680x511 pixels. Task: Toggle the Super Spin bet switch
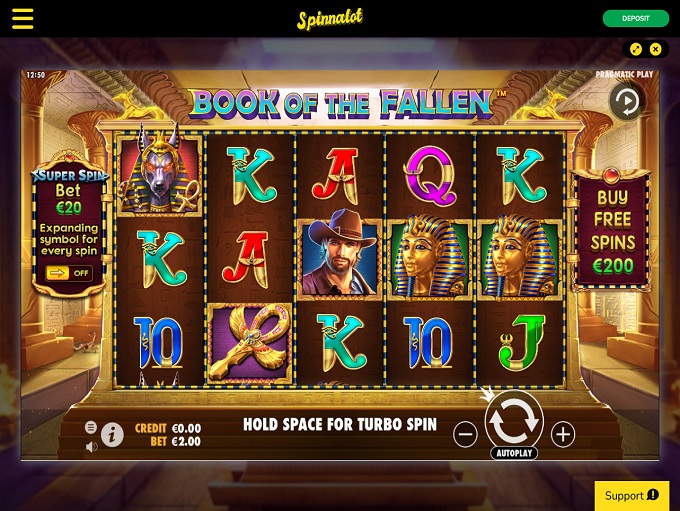point(68,272)
